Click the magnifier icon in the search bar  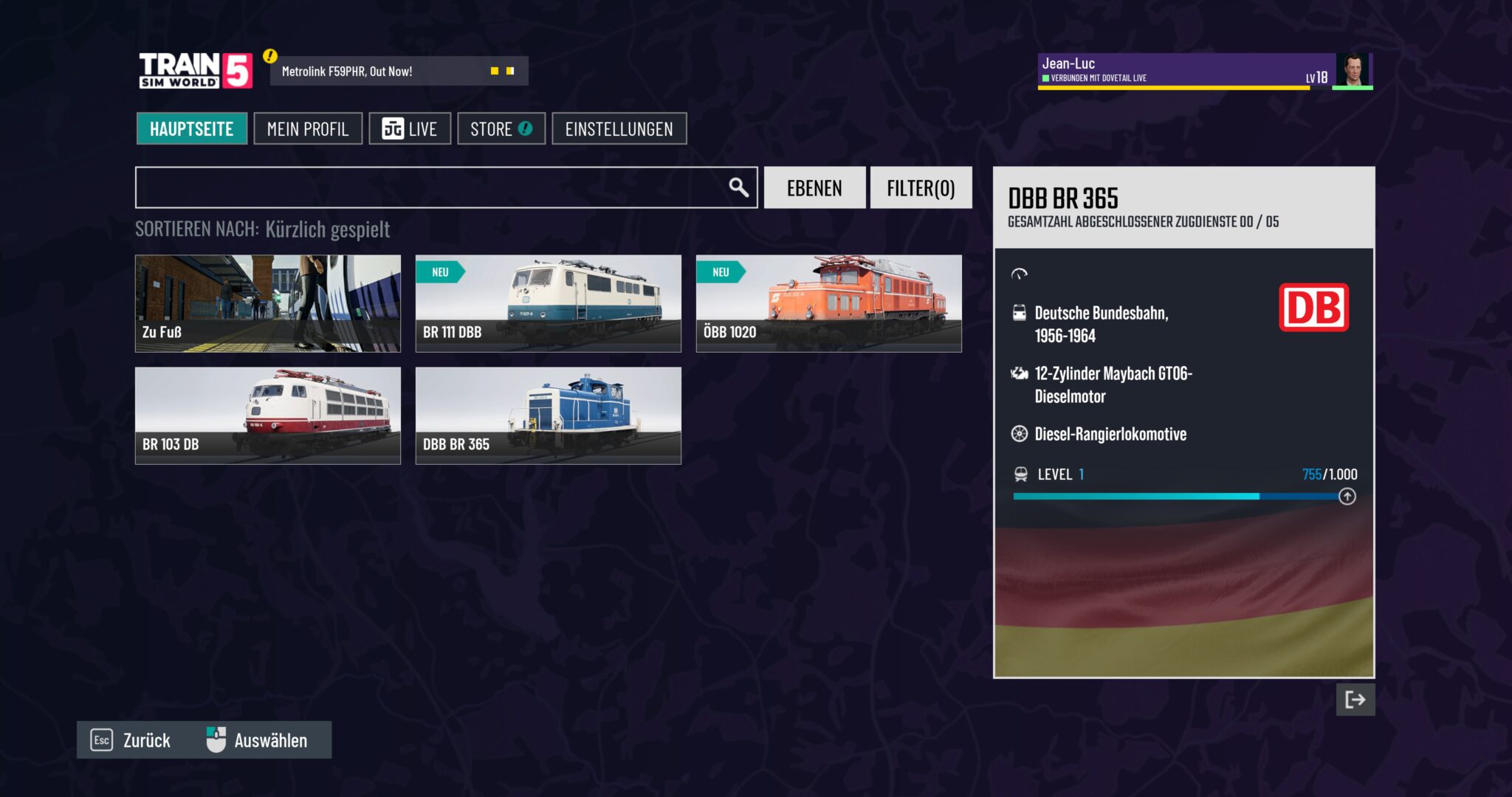(x=737, y=187)
